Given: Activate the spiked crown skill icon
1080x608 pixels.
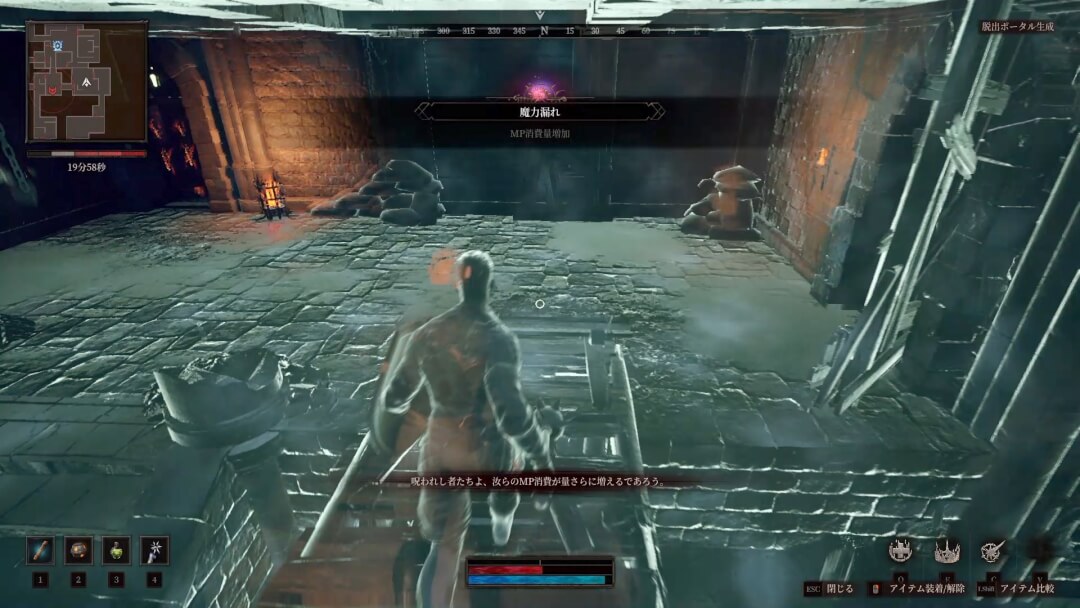Looking at the screenshot, I should pos(946,550).
